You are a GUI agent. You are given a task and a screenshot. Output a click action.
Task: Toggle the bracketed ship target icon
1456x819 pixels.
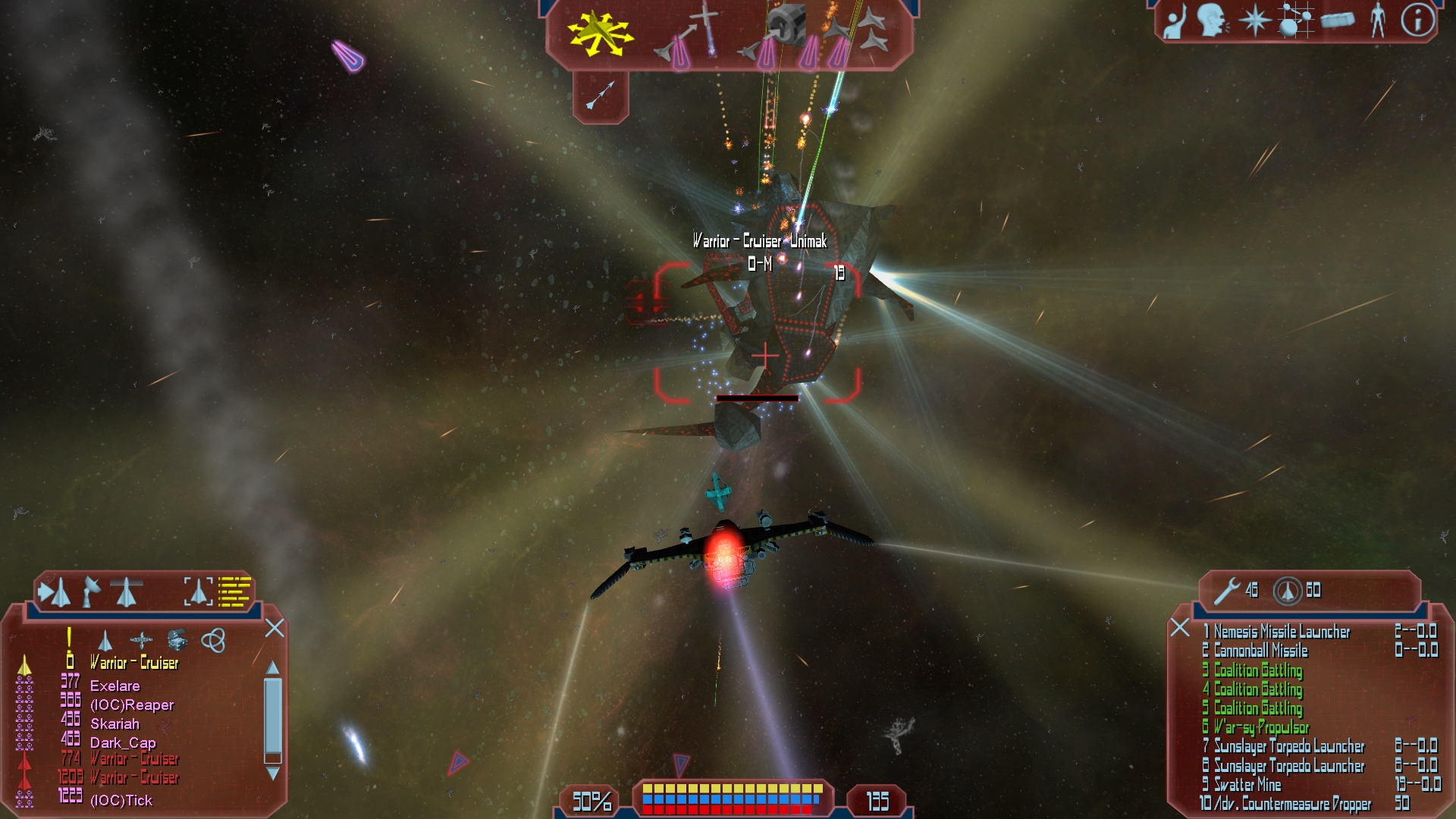(198, 591)
